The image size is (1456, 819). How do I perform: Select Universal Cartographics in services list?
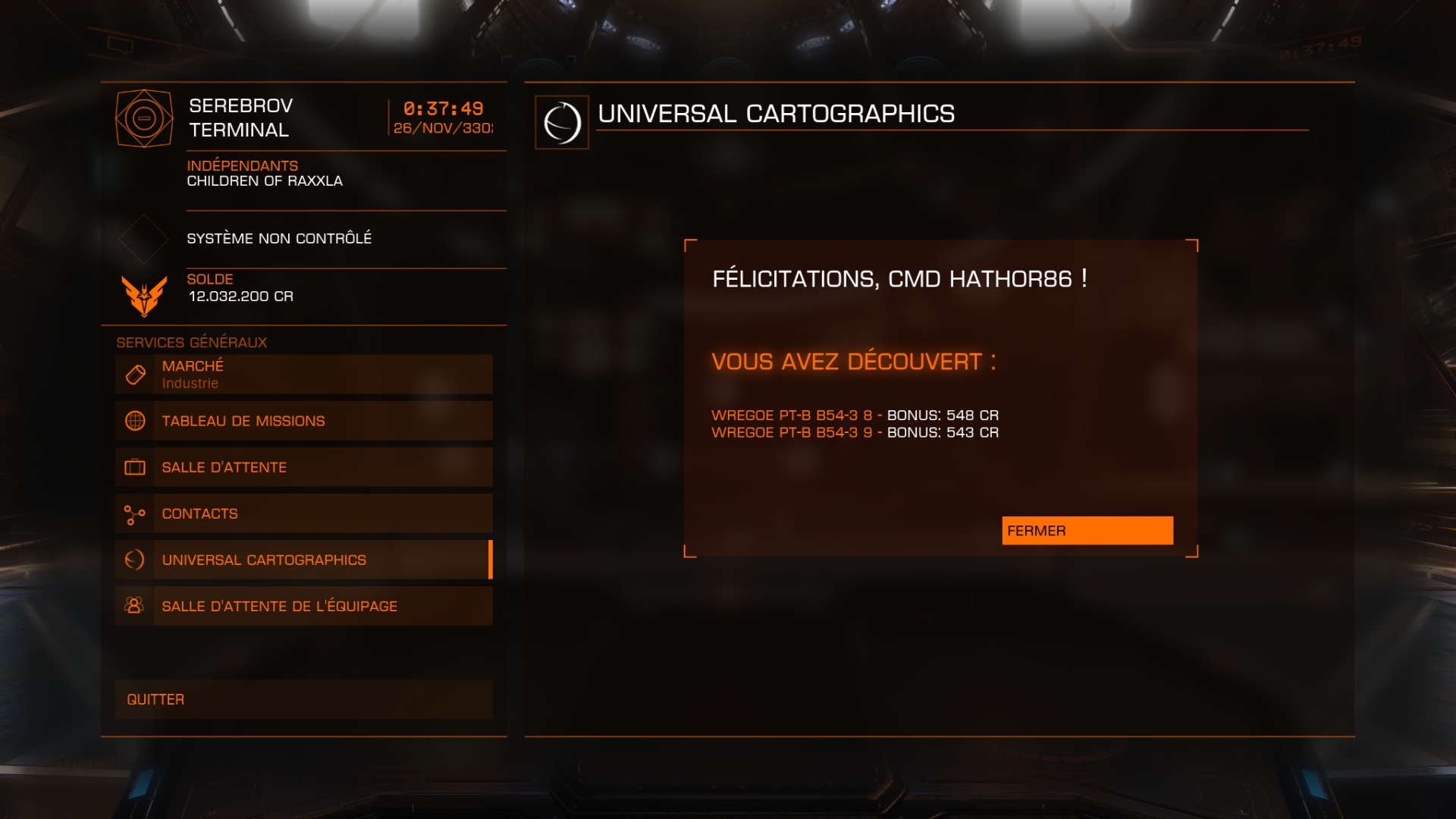(303, 560)
